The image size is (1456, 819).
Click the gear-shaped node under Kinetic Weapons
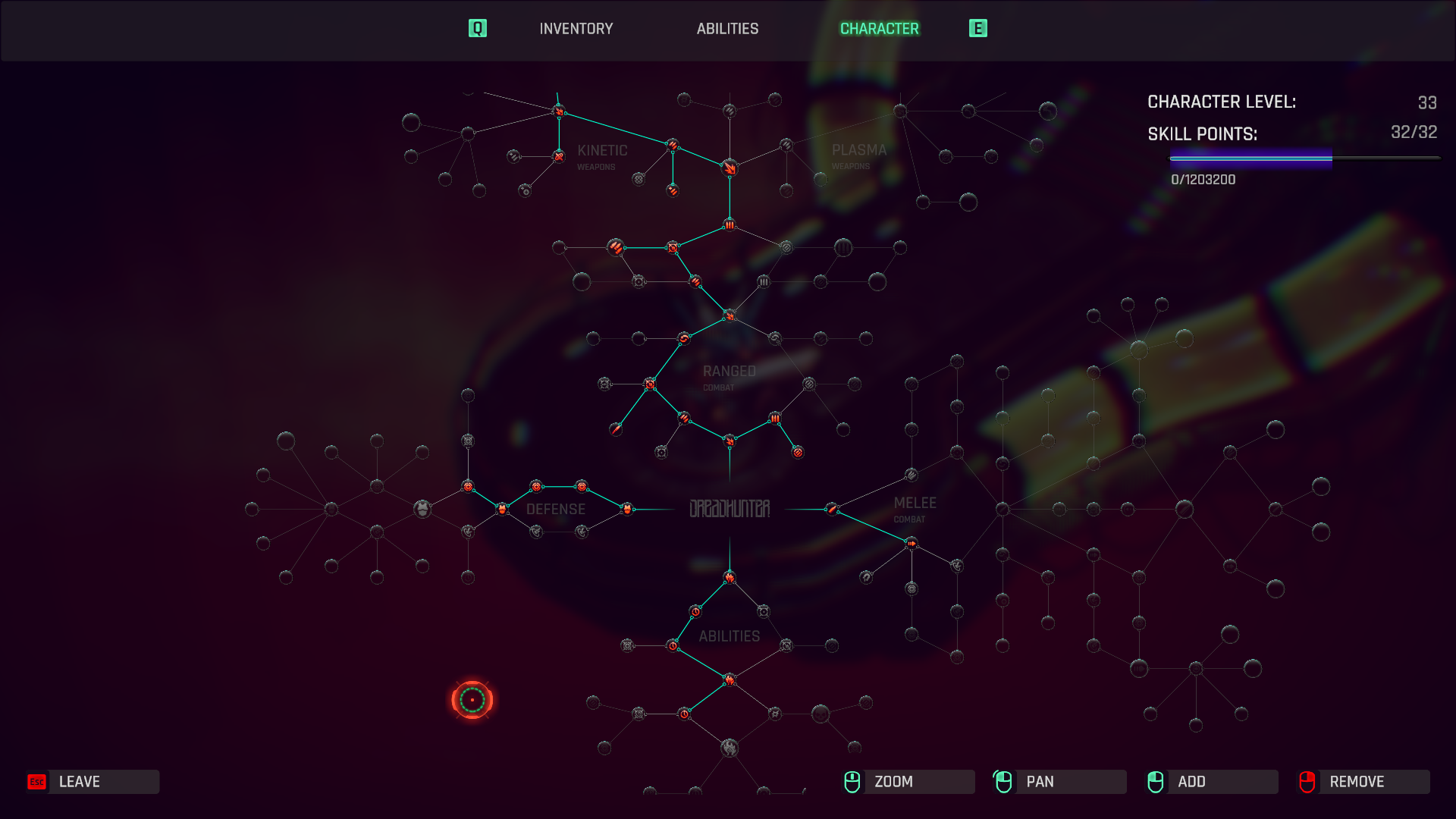pyautogui.click(x=639, y=180)
